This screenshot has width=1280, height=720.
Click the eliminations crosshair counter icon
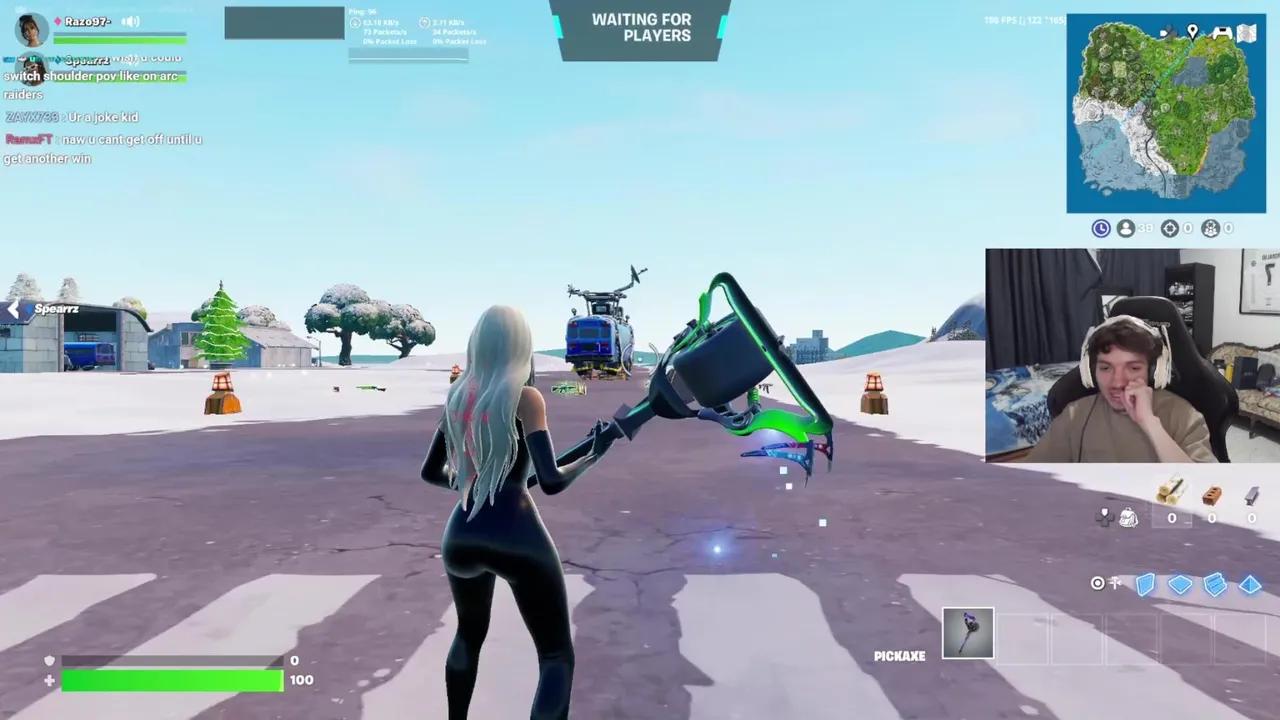coord(1169,228)
